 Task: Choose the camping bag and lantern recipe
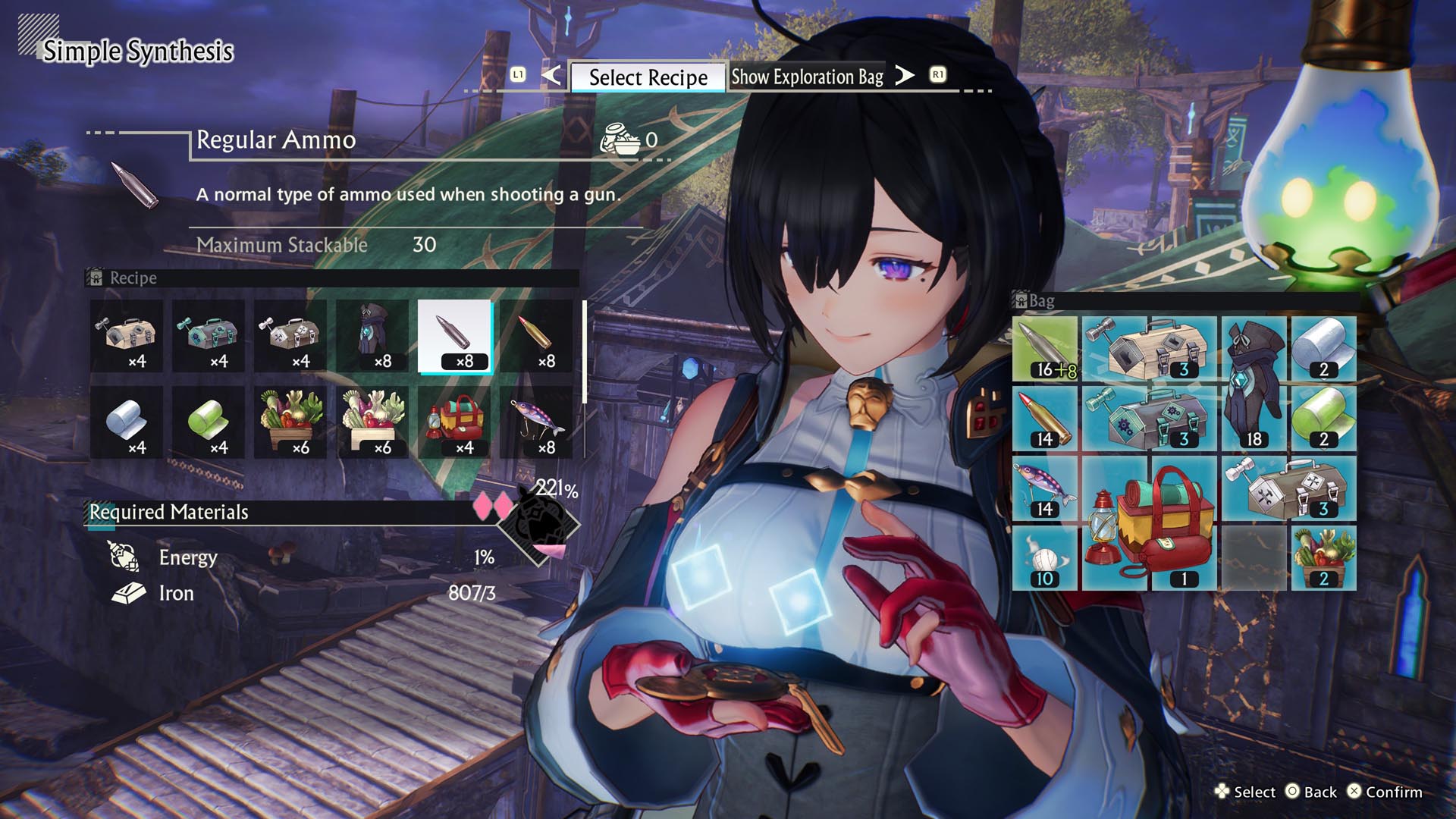(455, 422)
